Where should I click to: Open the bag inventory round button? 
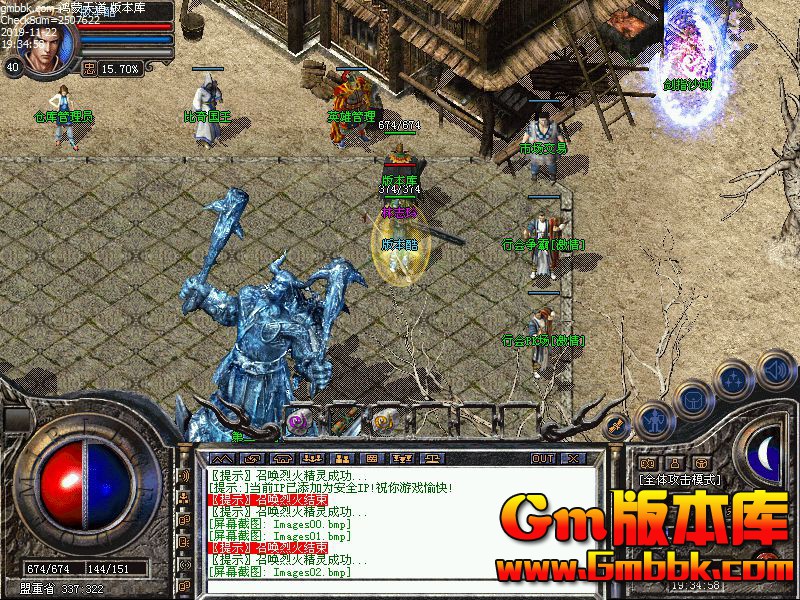coord(692,400)
